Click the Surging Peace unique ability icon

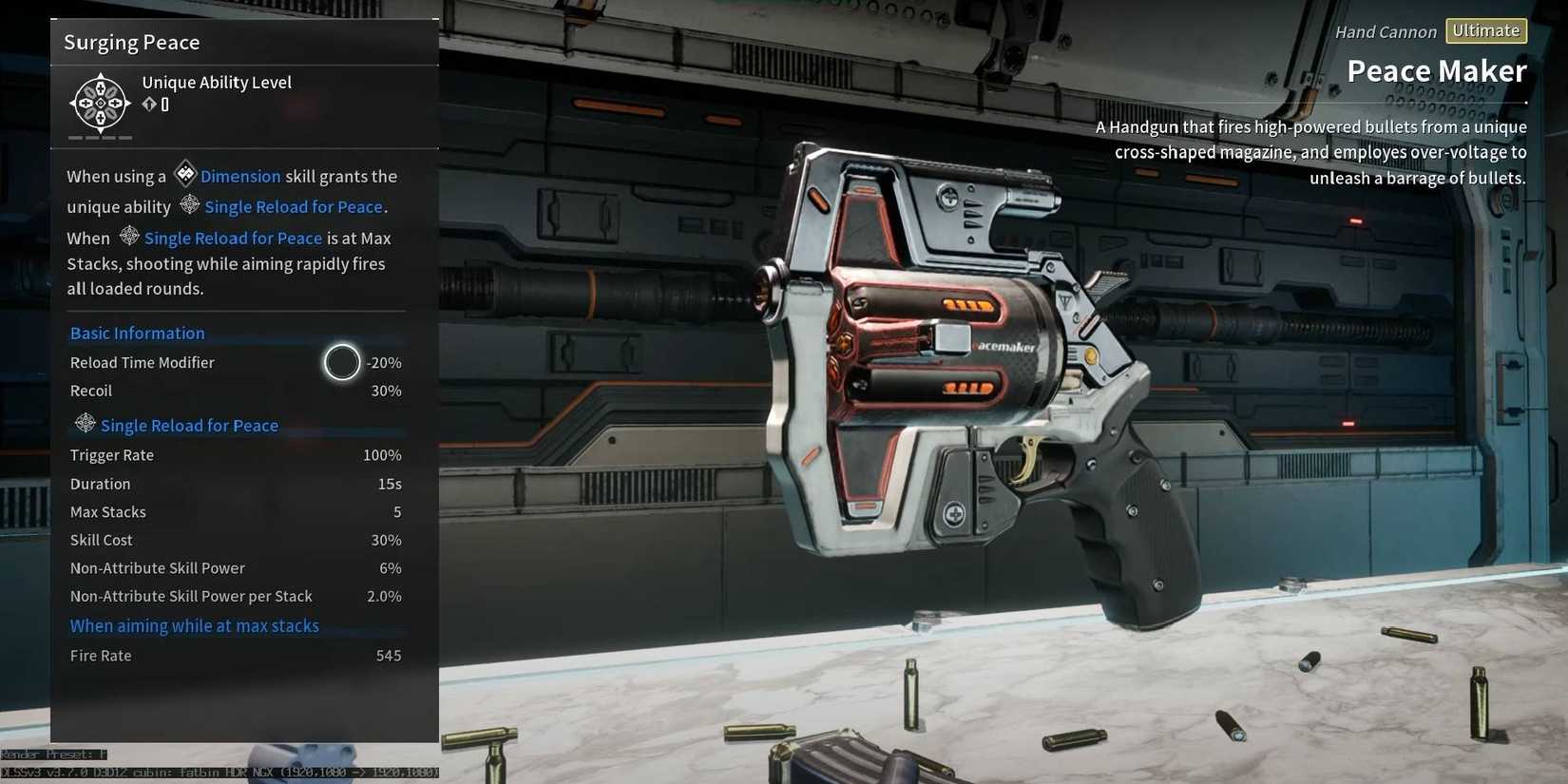[x=100, y=102]
